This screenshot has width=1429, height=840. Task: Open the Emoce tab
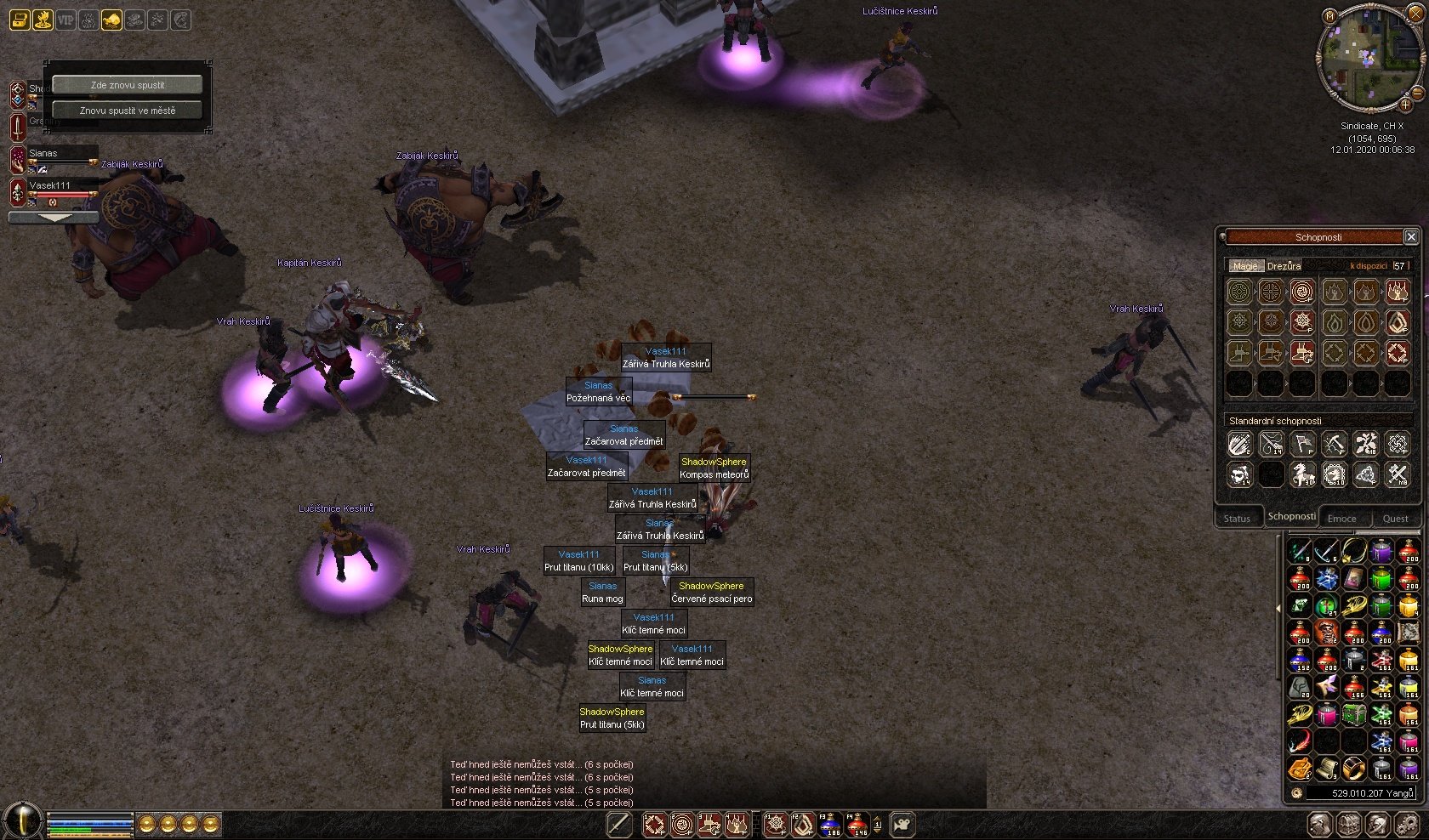click(x=1341, y=519)
